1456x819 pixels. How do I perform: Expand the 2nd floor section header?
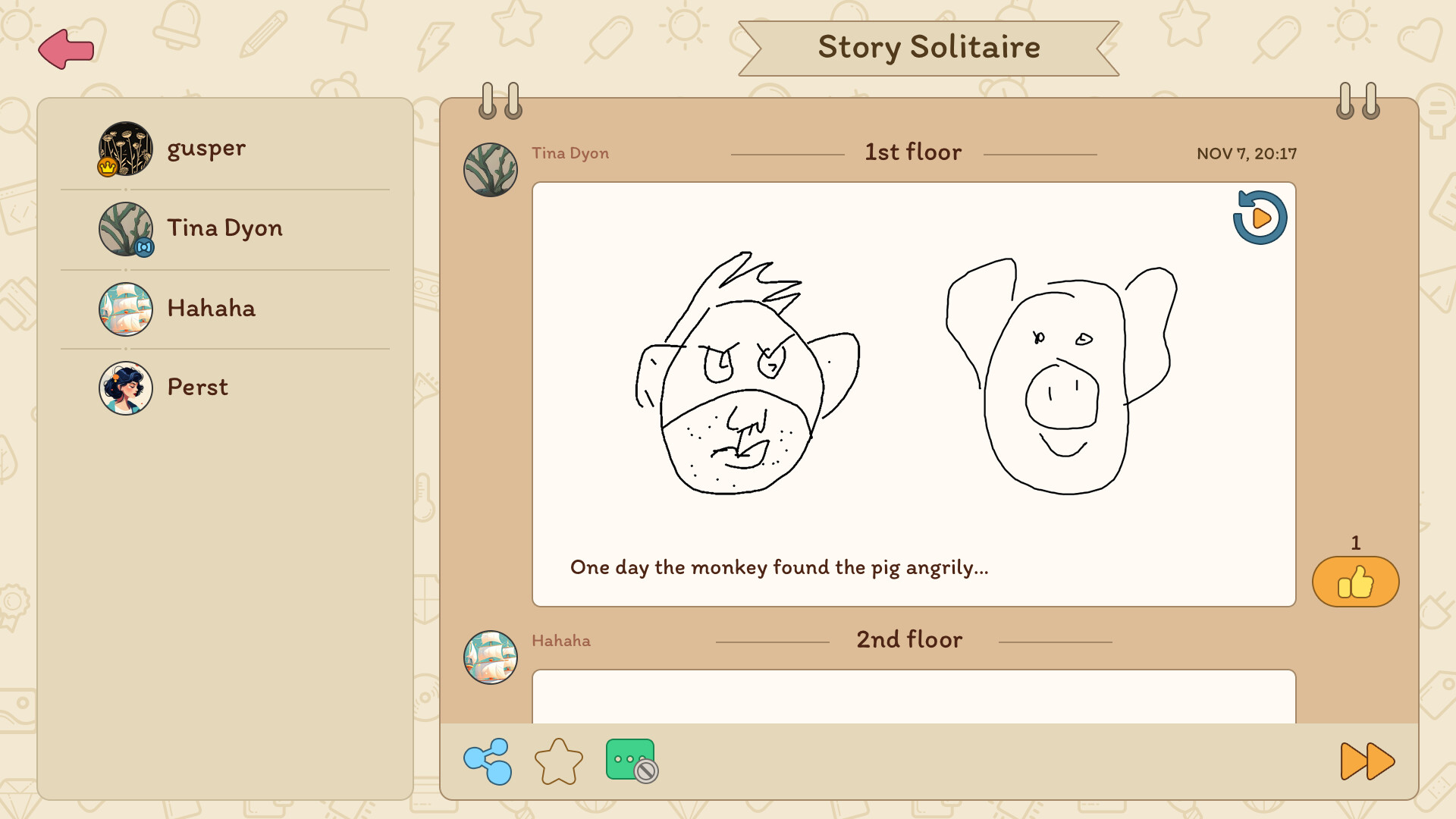click(x=909, y=639)
